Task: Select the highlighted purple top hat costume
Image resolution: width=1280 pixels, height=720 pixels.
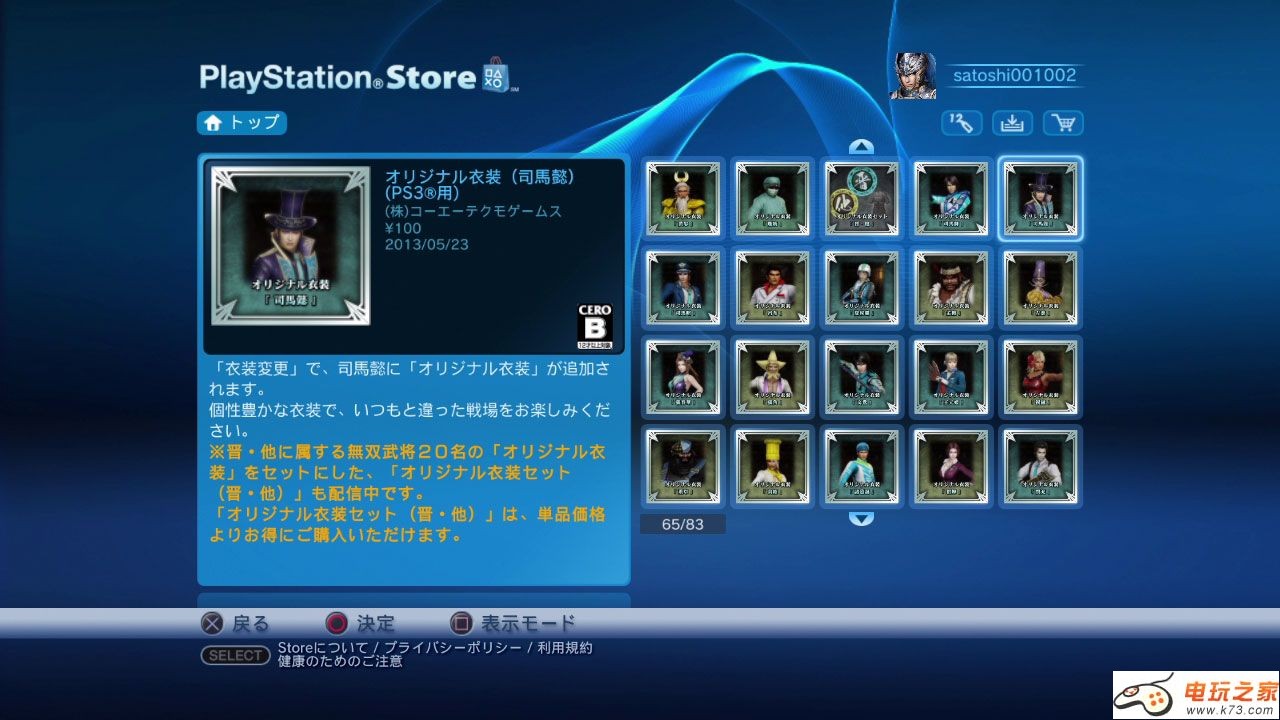Action: pos(1041,198)
